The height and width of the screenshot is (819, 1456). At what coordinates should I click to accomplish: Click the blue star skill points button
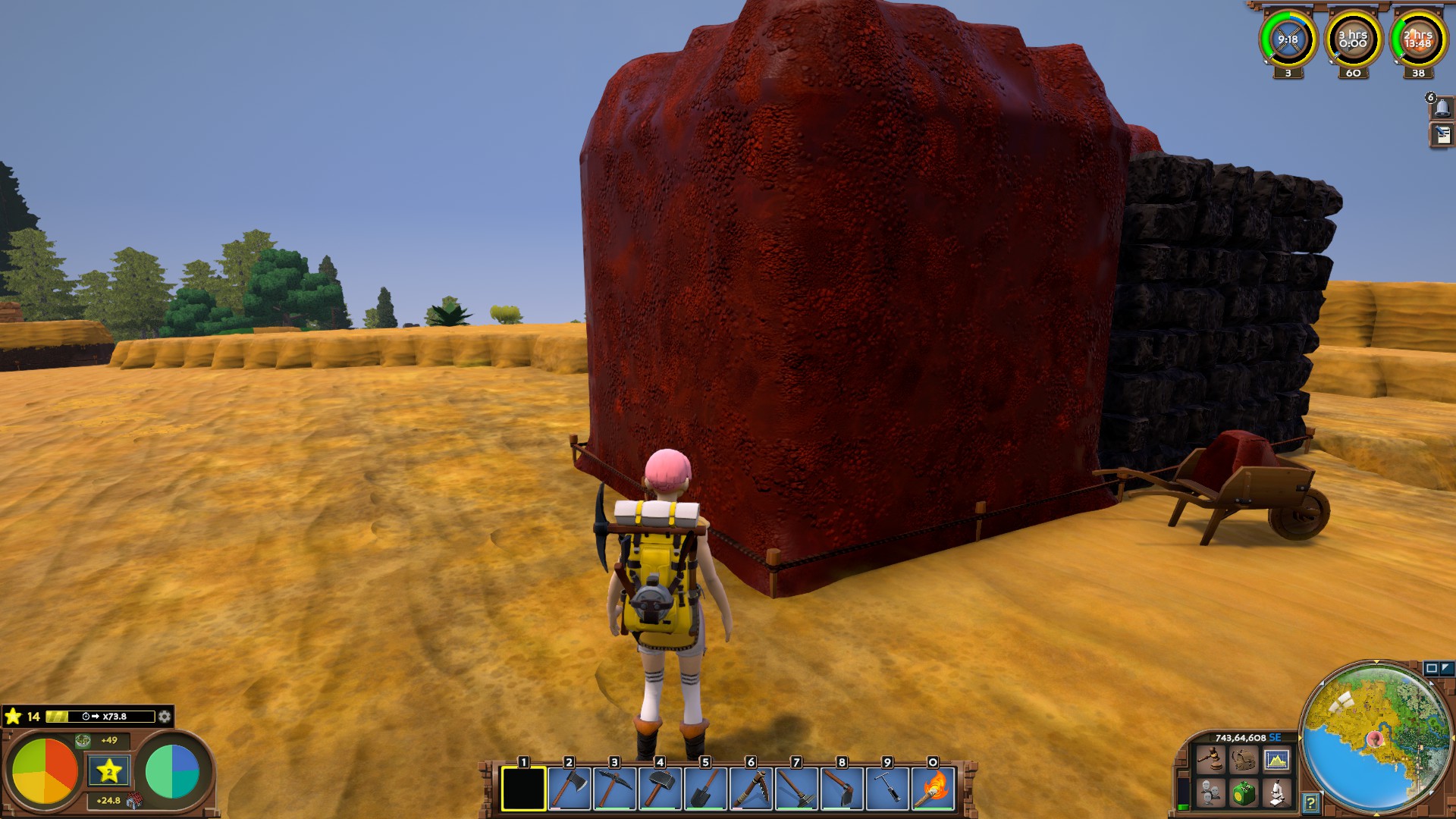tap(109, 771)
